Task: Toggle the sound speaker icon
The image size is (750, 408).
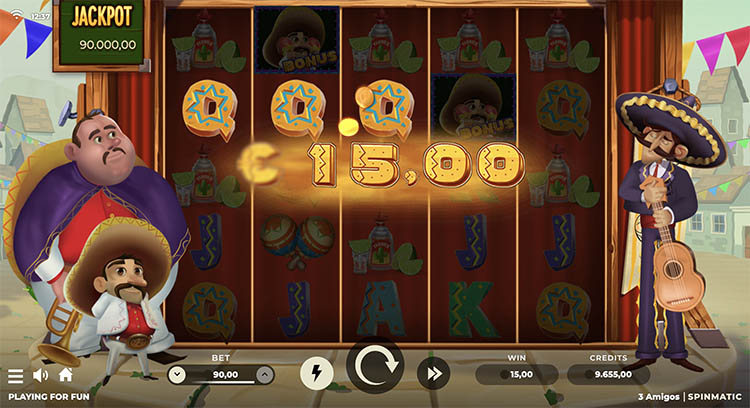Action: [41, 376]
